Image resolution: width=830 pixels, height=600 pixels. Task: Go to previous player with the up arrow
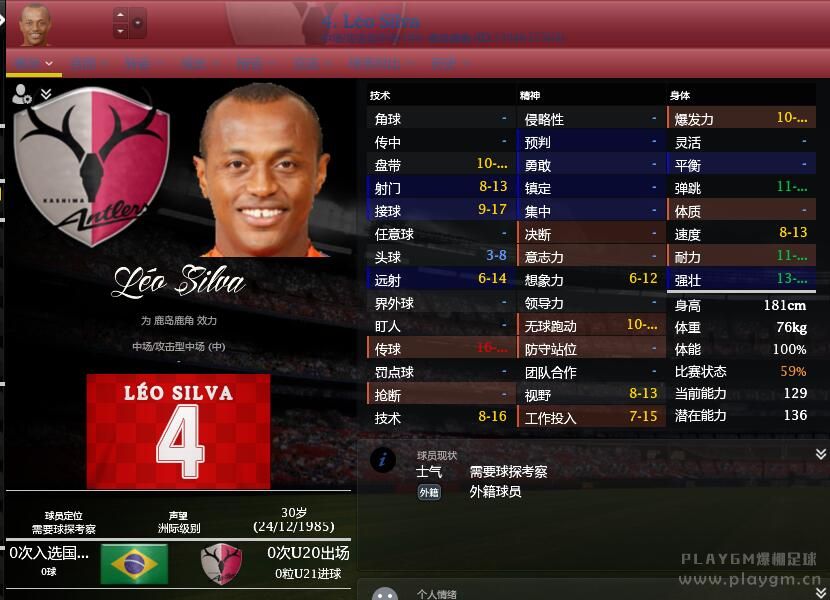pyautogui.click(x=120, y=15)
